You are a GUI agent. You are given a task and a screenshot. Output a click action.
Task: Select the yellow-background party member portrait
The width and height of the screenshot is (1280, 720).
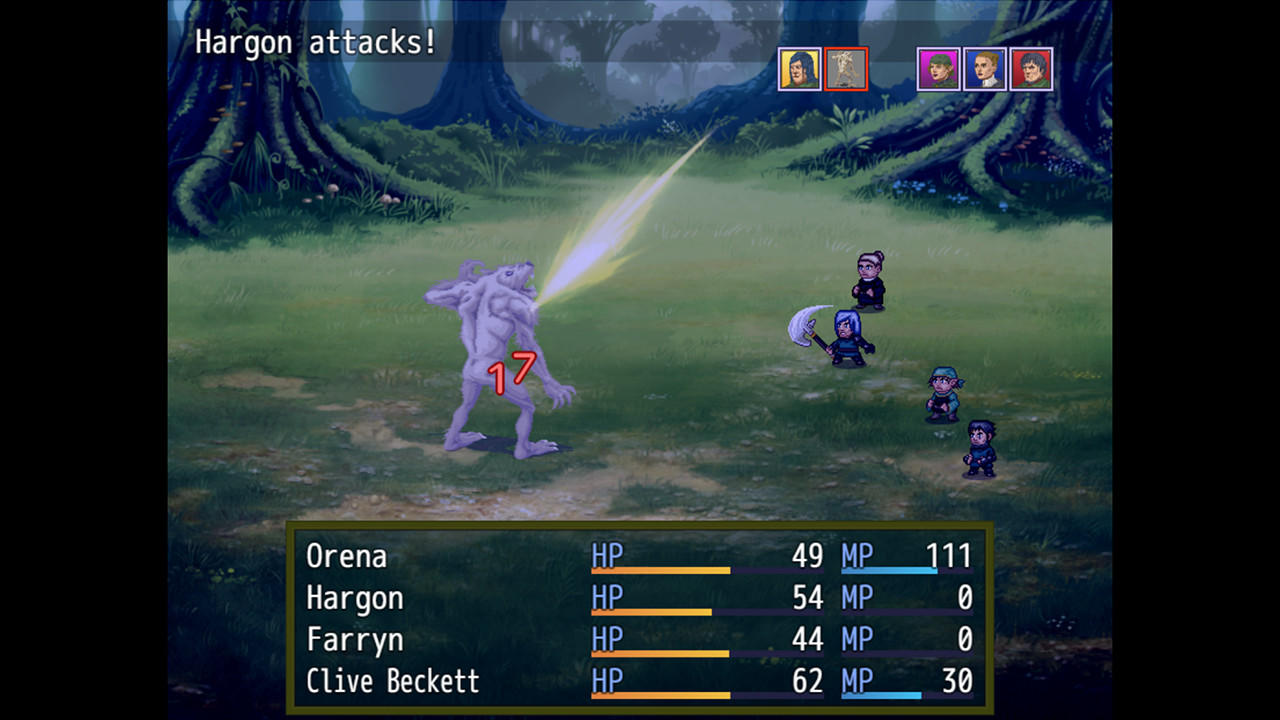[x=799, y=70]
